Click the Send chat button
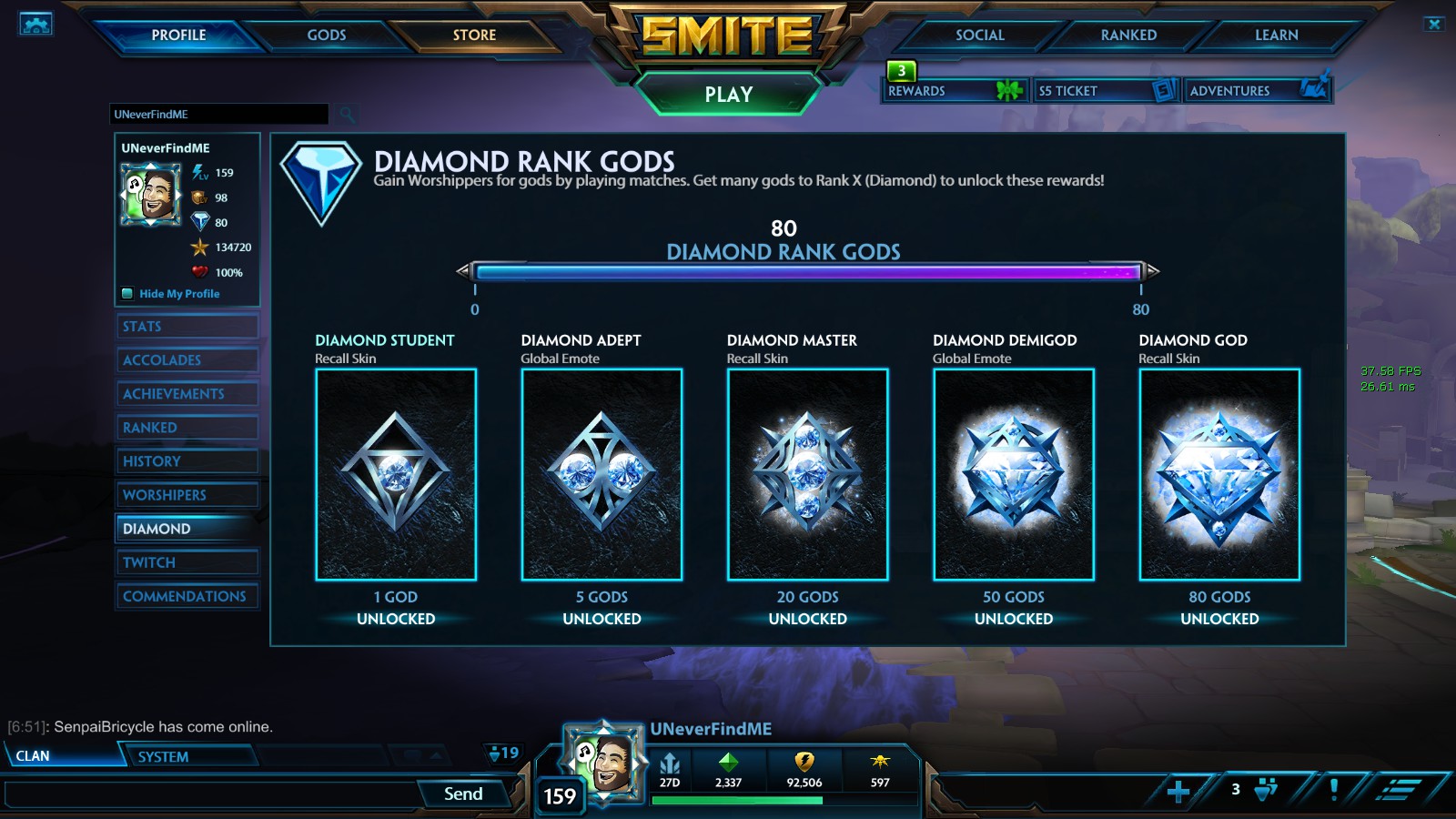This screenshot has width=1456, height=819. pos(465,793)
